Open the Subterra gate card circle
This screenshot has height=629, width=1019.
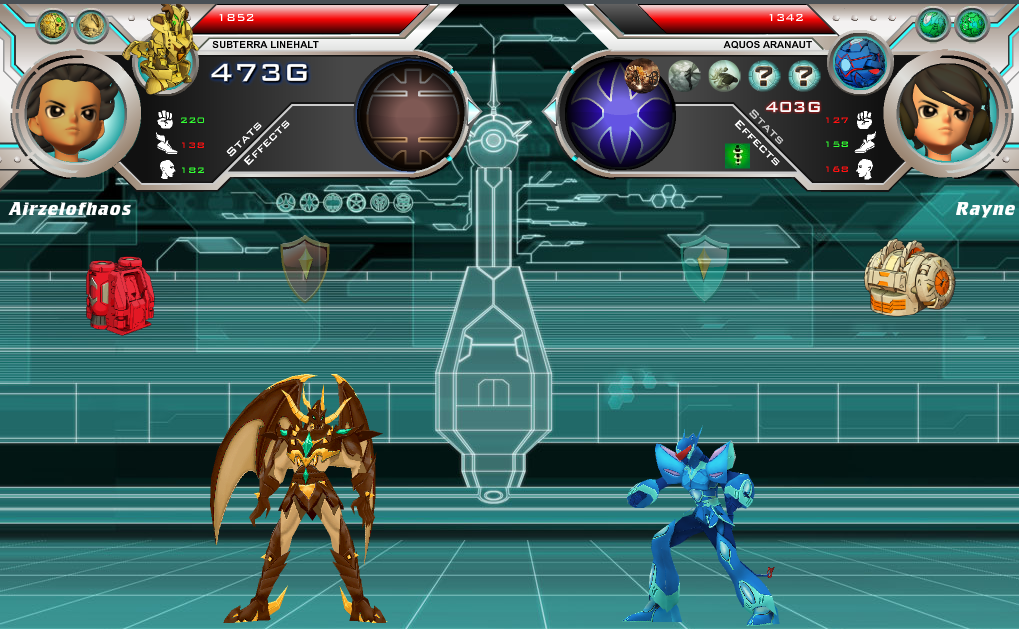coord(411,114)
